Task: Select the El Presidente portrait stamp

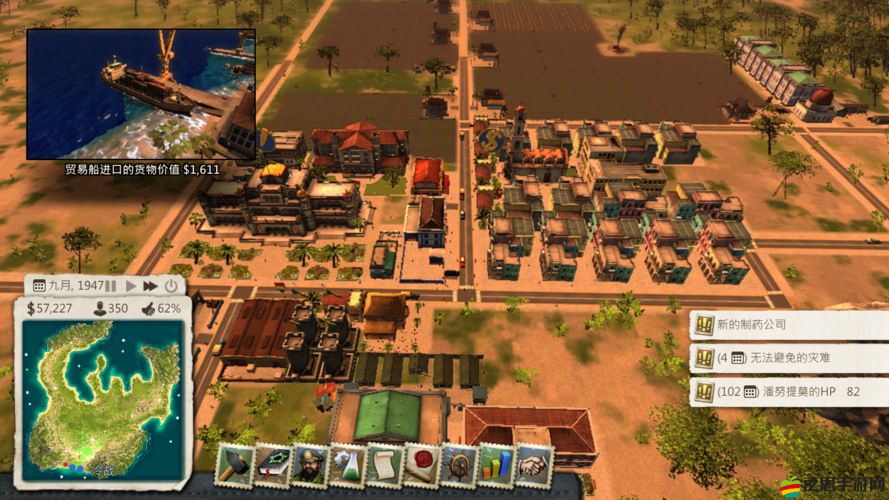Action: 309,467
